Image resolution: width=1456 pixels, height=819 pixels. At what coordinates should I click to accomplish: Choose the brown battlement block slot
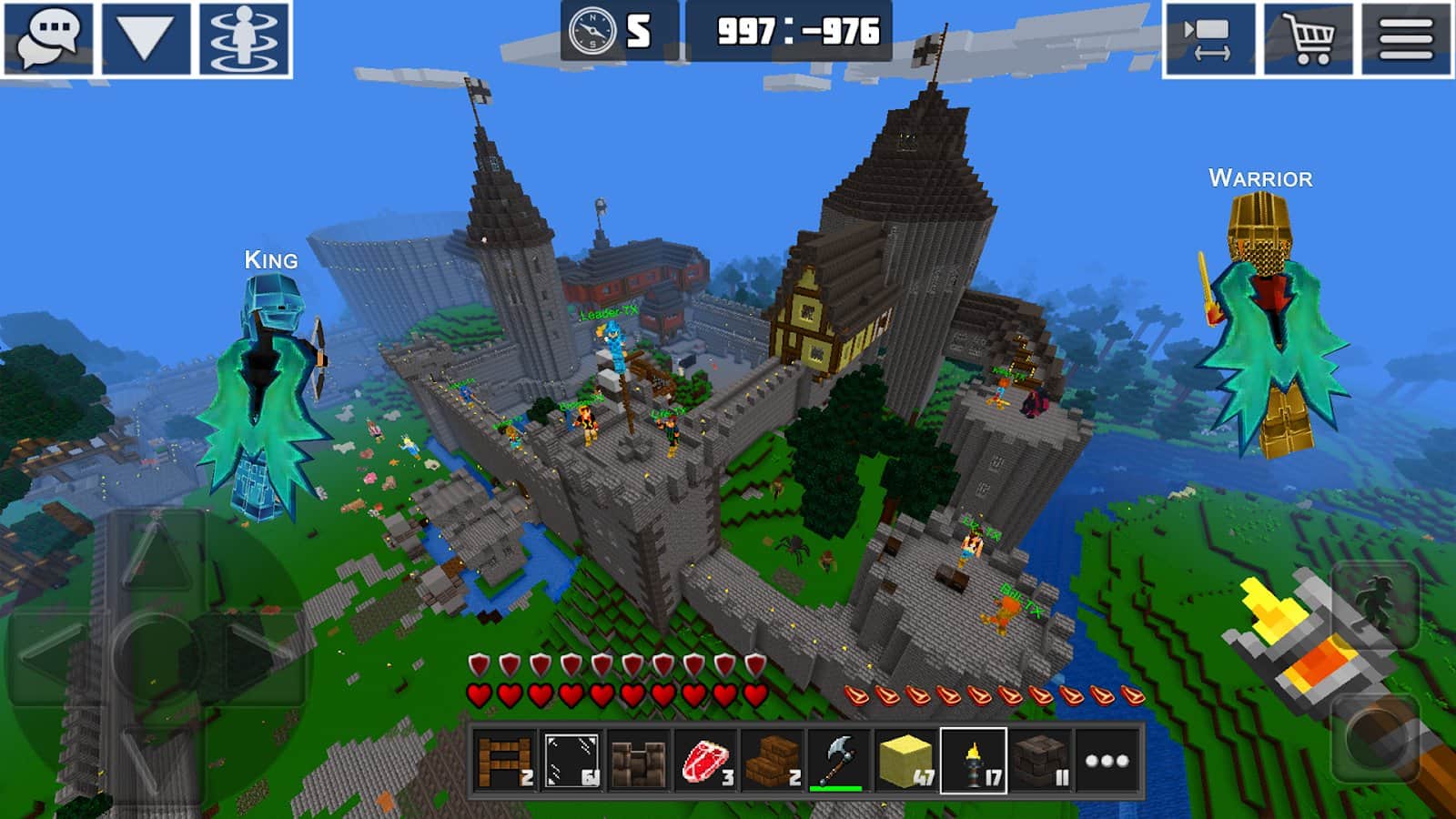pos(638,761)
